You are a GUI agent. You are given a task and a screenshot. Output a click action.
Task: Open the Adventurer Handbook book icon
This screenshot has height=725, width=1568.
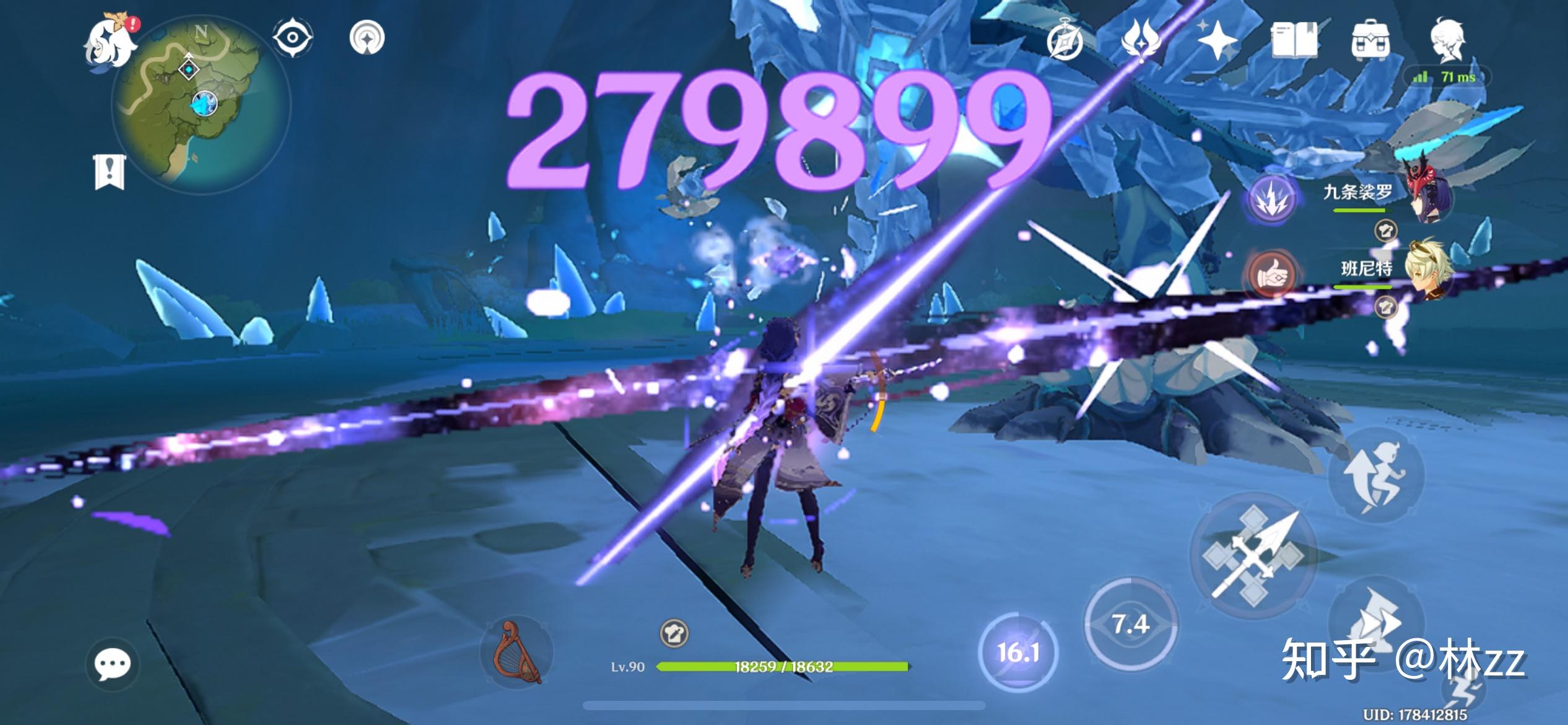point(1294,40)
